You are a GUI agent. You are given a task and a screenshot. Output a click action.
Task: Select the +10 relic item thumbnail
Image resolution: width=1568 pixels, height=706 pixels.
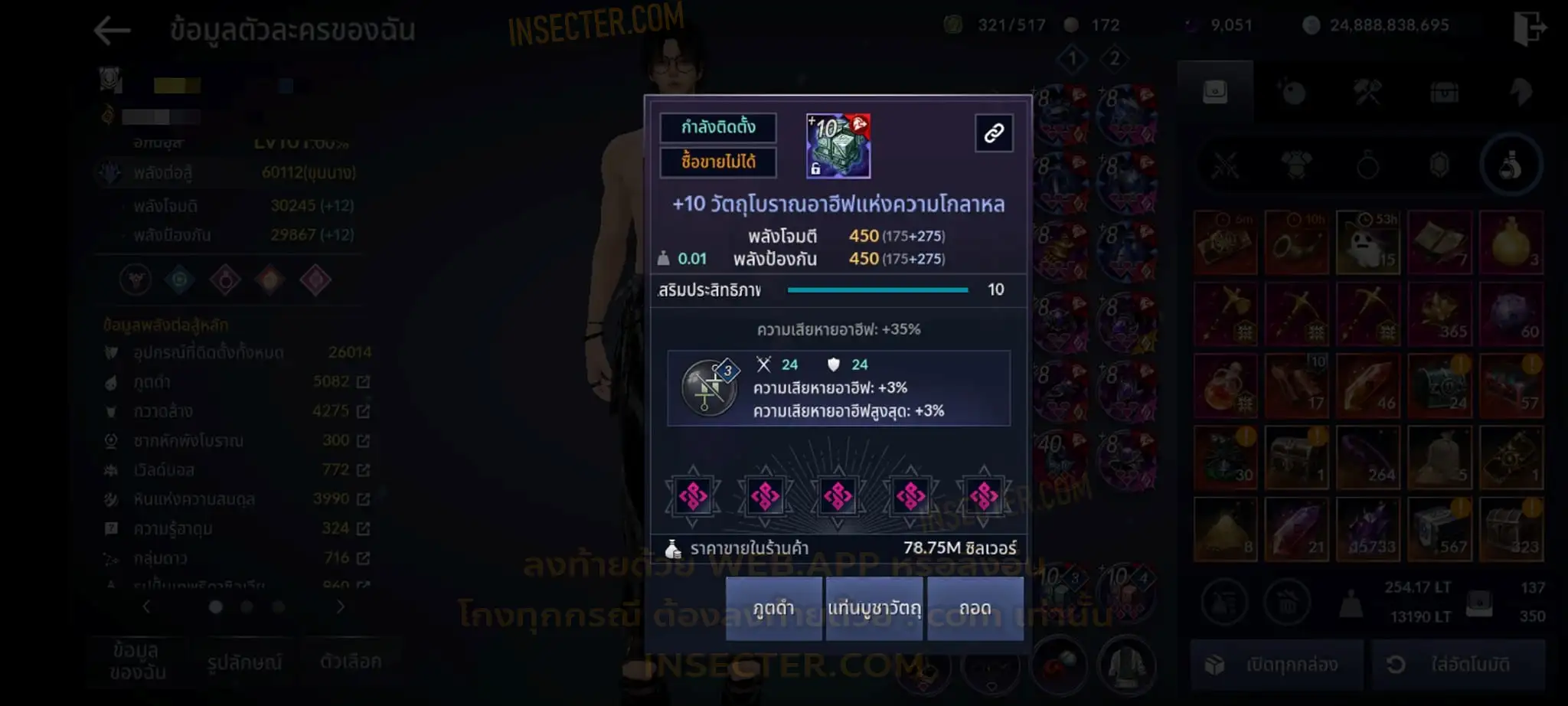(x=838, y=146)
